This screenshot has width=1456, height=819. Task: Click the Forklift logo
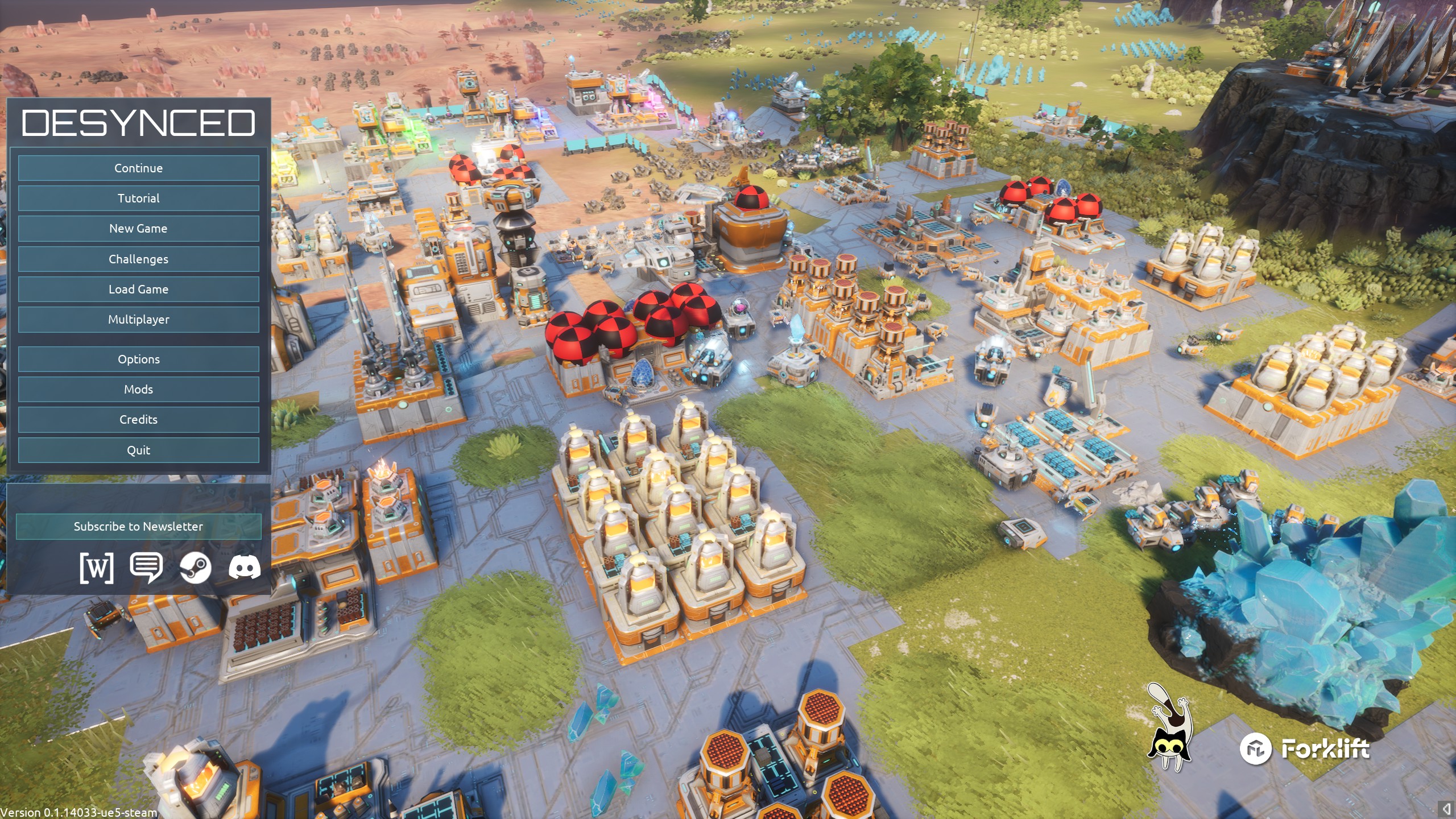tap(1305, 749)
